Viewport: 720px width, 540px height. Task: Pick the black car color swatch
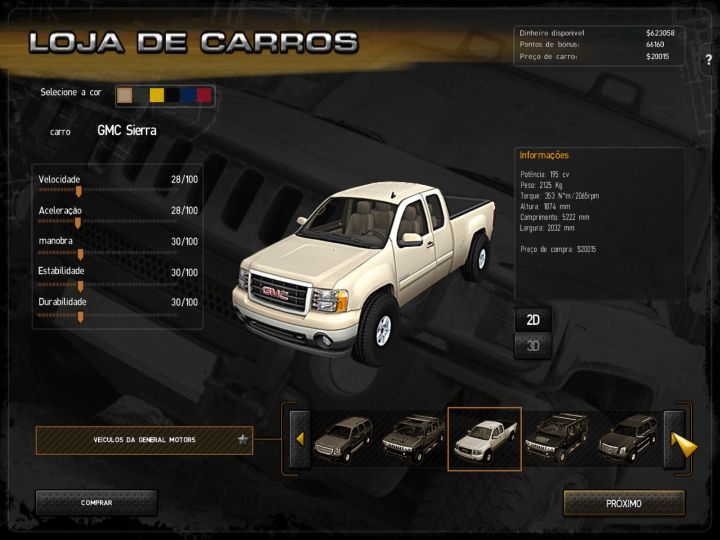pos(172,95)
